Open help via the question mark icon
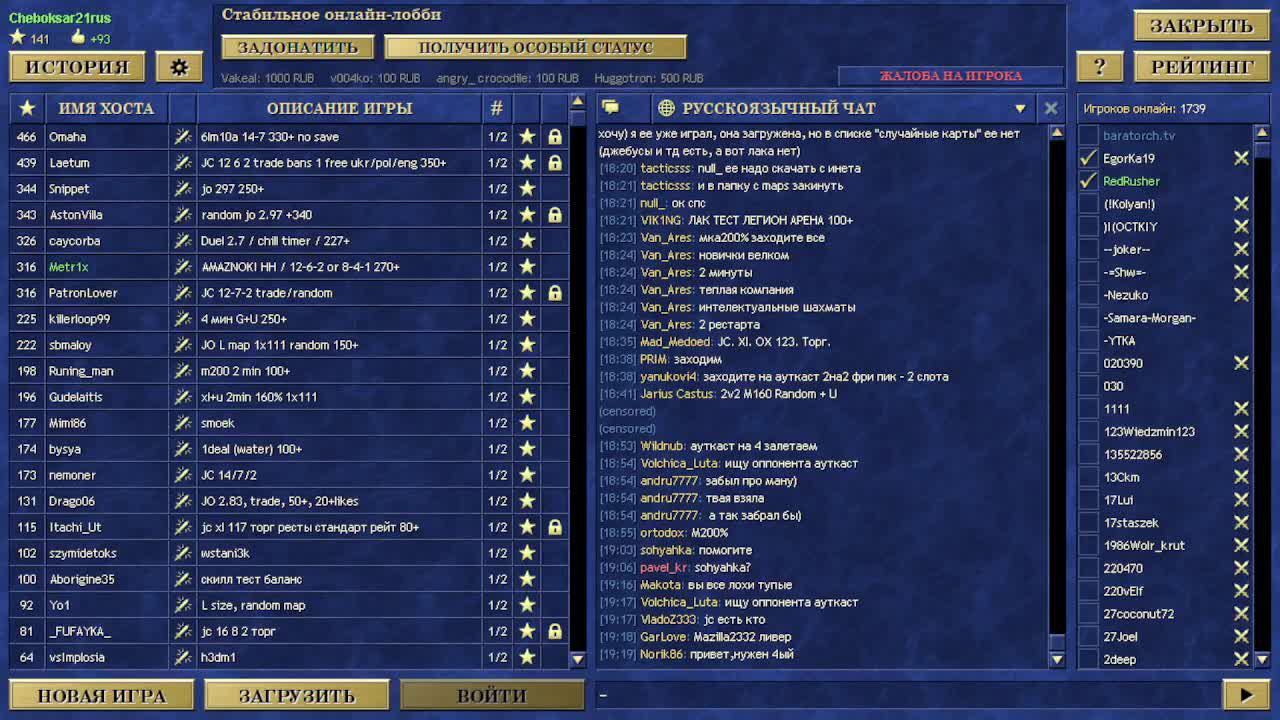This screenshot has height=720, width=1280. point(1099,66)
